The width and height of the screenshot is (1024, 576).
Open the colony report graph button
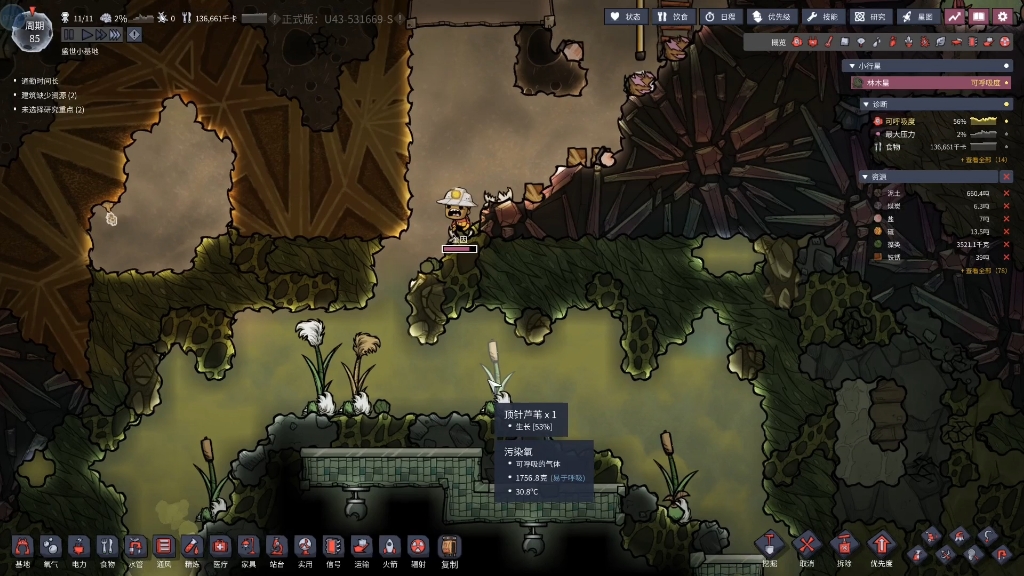point(955,16)
